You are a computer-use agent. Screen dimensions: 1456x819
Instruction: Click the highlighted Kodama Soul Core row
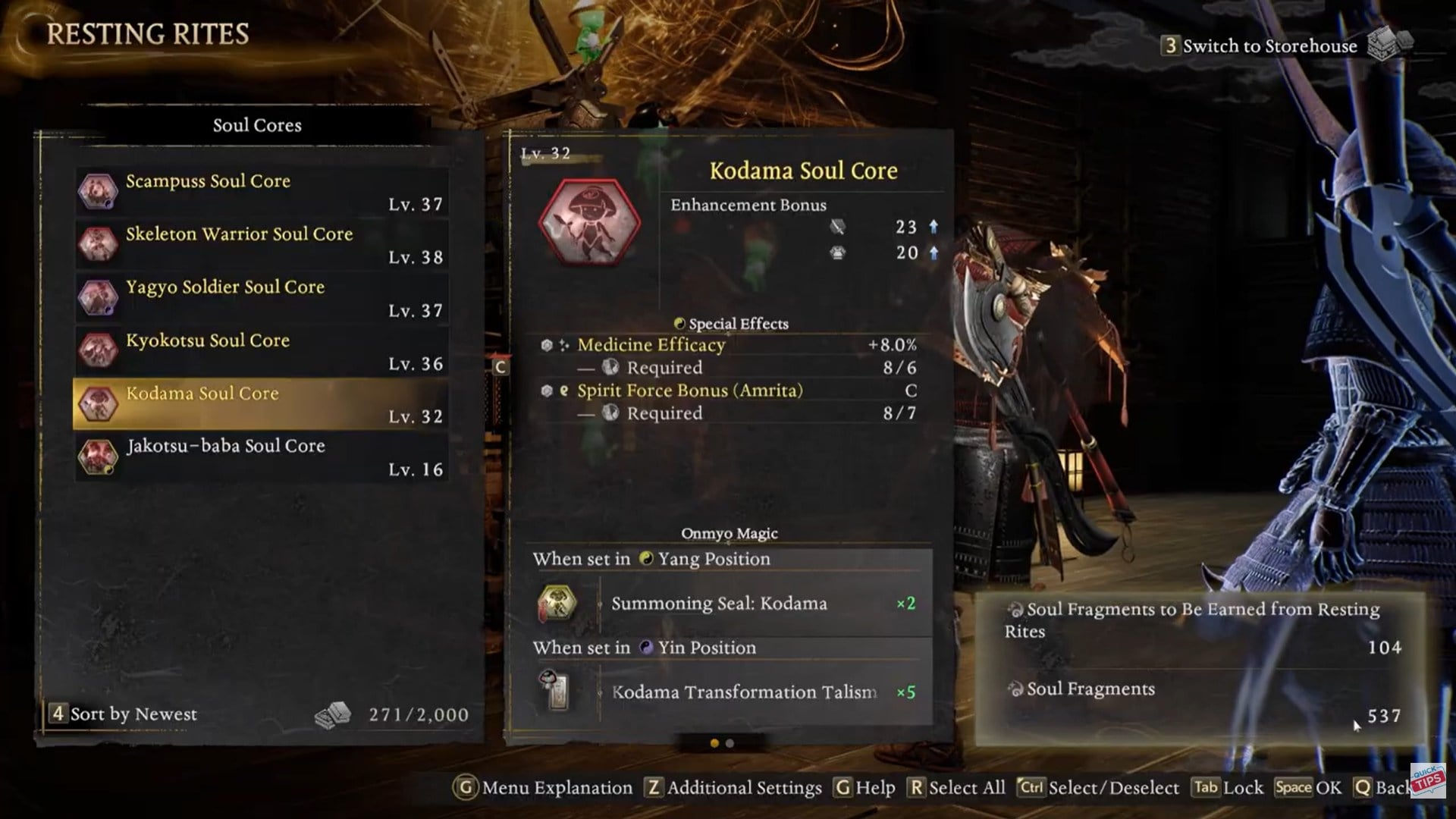pyautogui.click(x=261, y=403)
